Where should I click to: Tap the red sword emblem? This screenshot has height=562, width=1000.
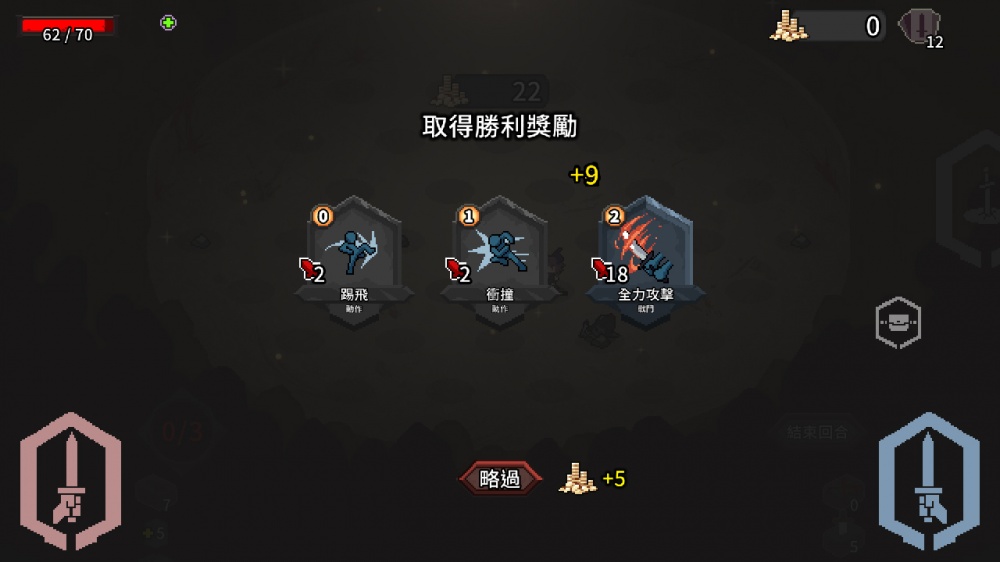(x=70, y=482)
